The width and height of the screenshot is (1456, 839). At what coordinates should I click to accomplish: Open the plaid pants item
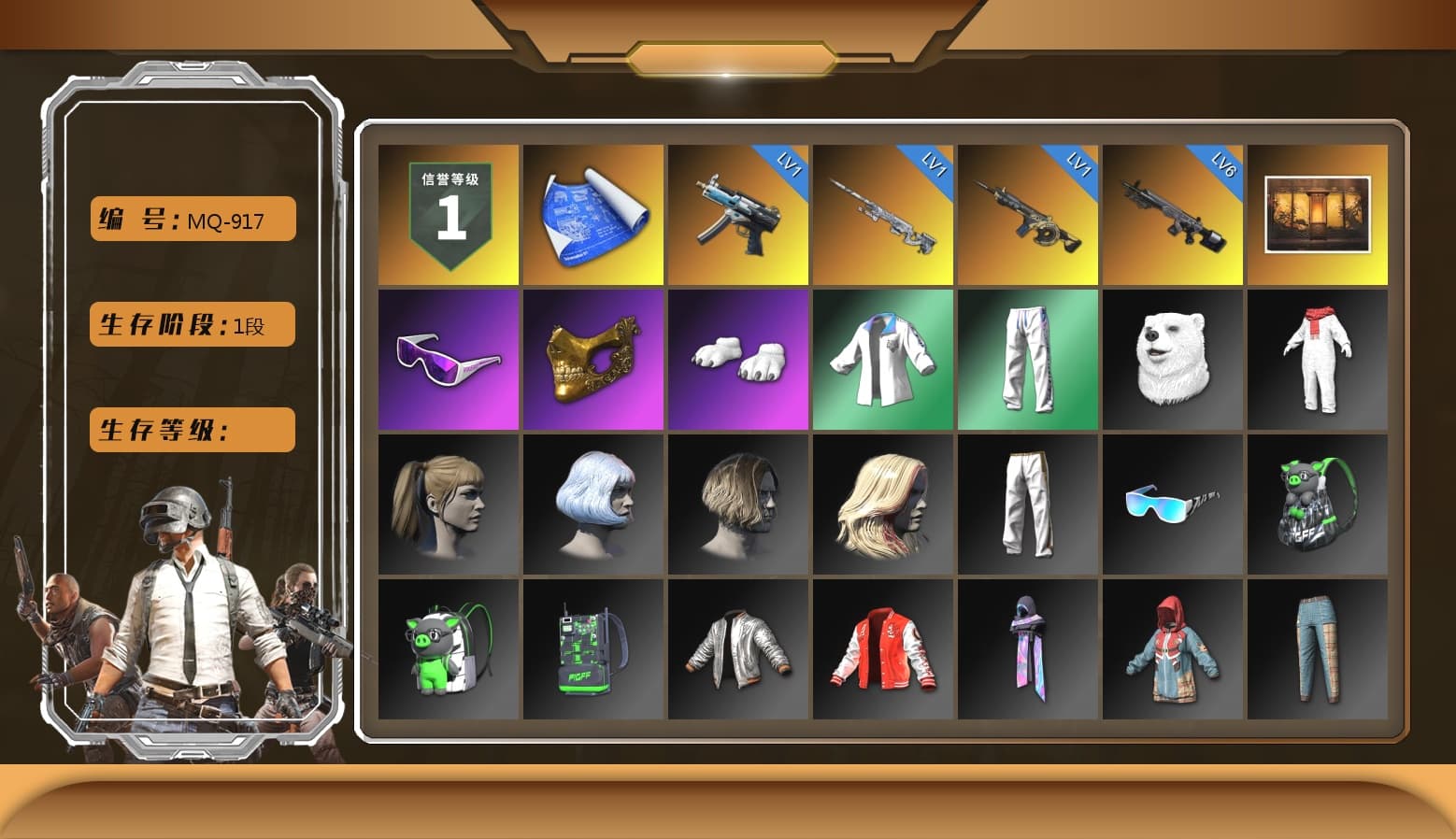[x=1318, y=649]
